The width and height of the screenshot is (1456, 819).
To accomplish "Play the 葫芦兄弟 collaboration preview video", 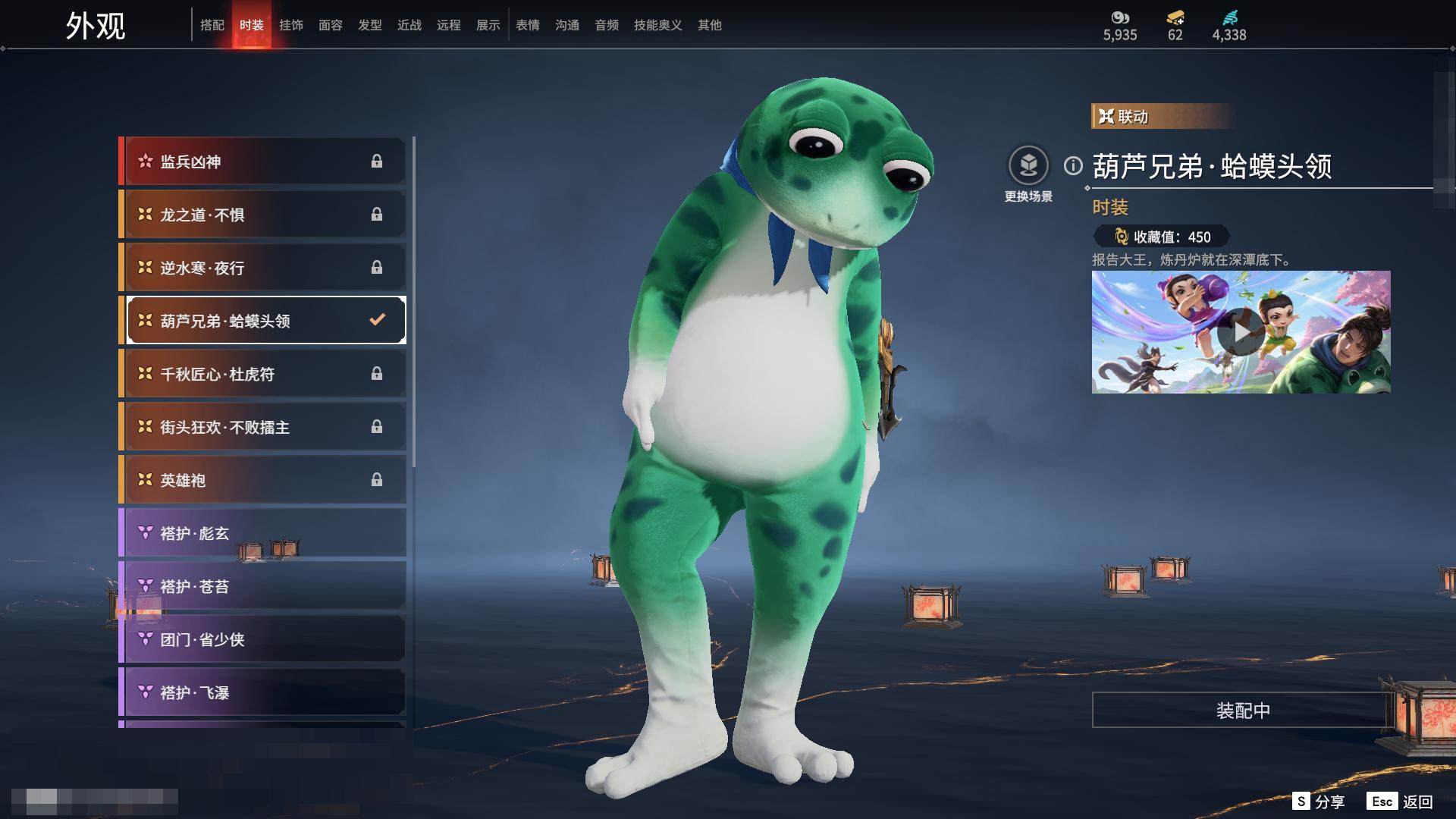I will [x=1241, y=332].
